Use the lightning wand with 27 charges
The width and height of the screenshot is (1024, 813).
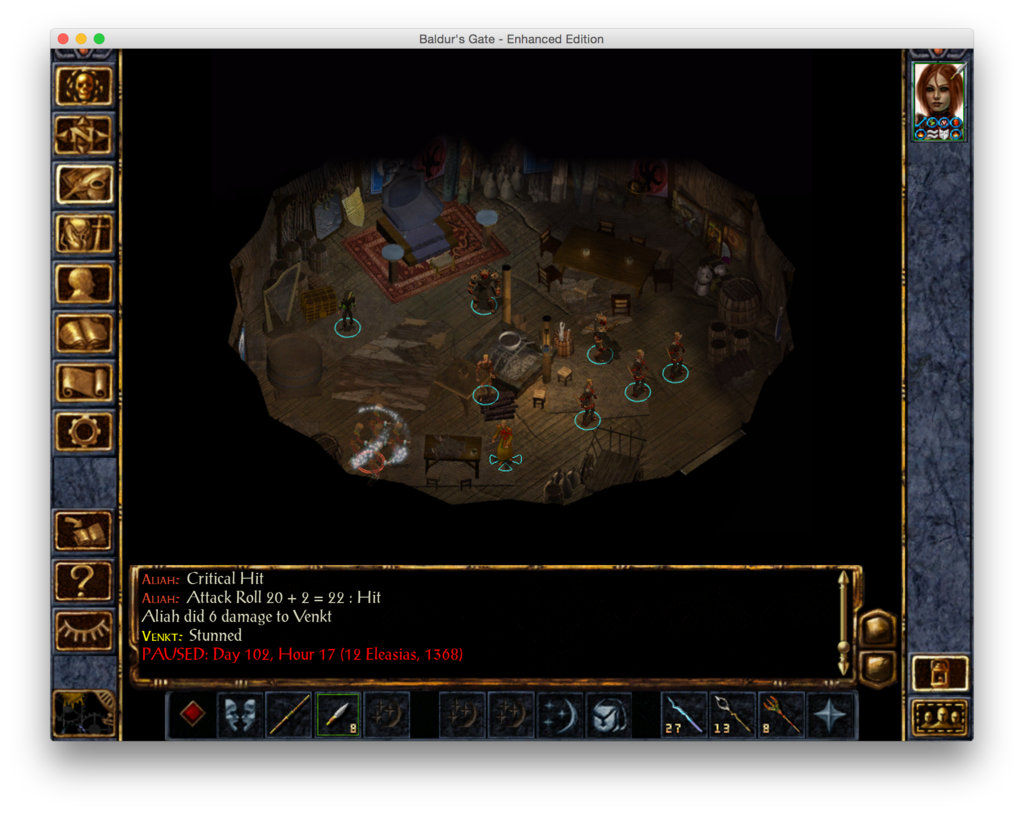click(685, 715)
